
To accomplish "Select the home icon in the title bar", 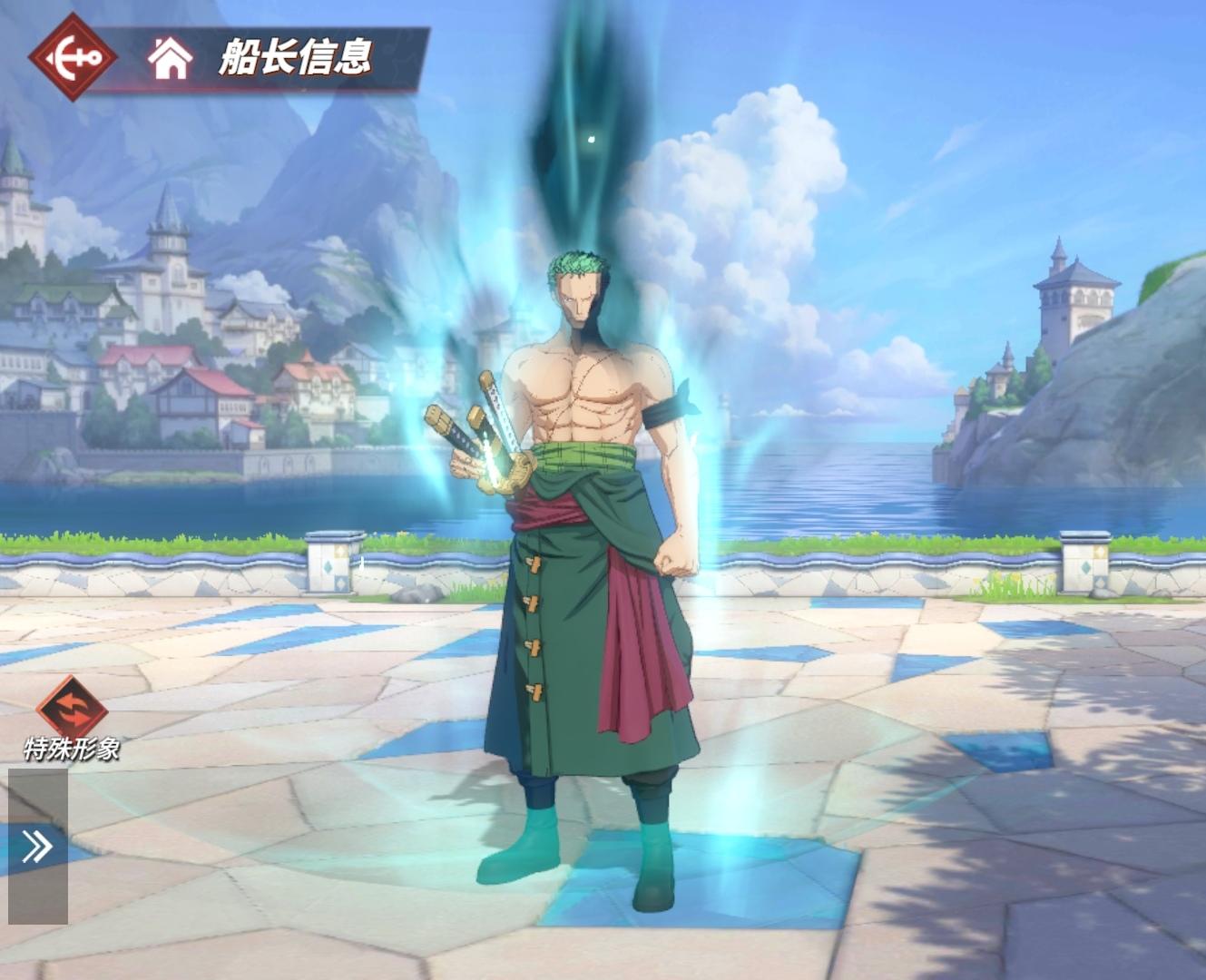I will (x=169, y=59).
